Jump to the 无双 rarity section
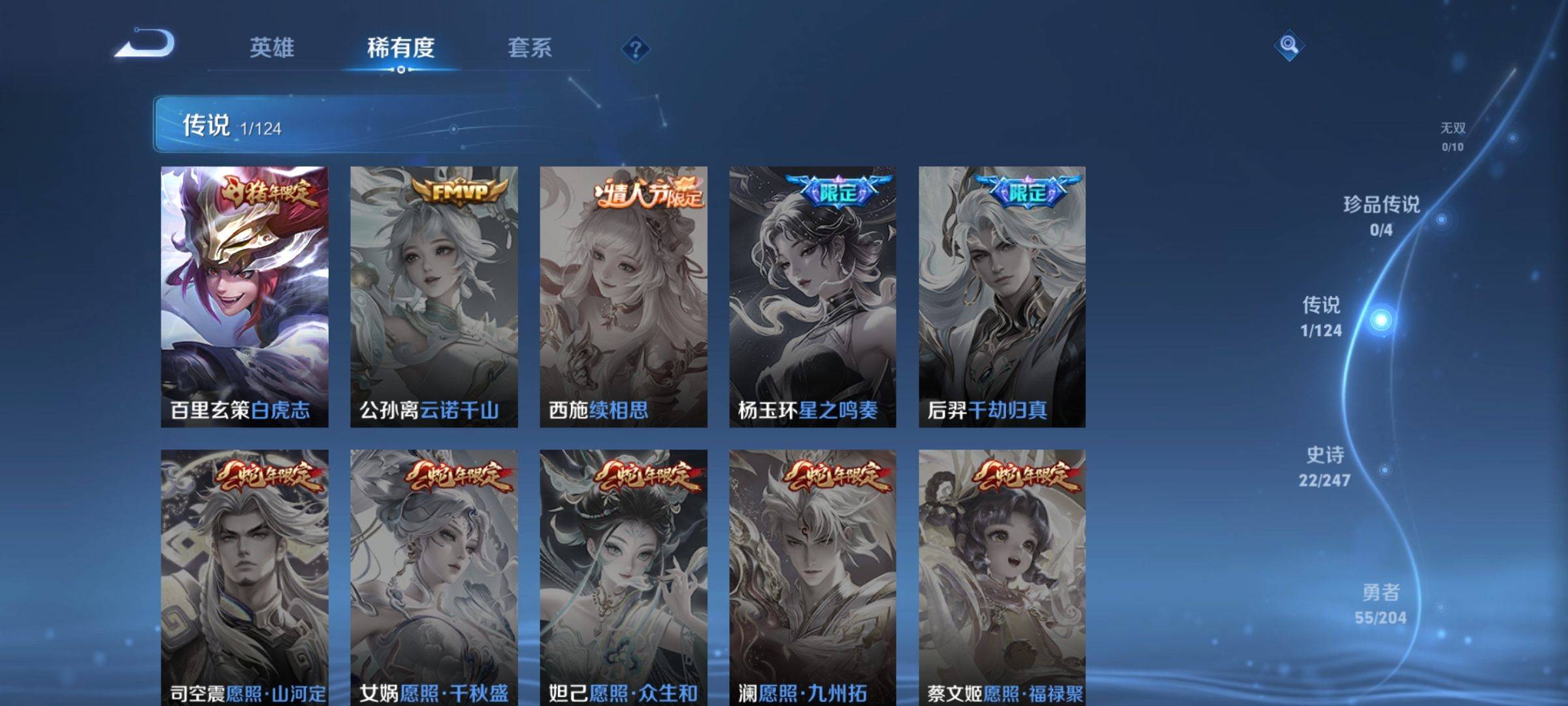Image resolution: width=1568 pixels, height=706 pixels. [1453, 136]
